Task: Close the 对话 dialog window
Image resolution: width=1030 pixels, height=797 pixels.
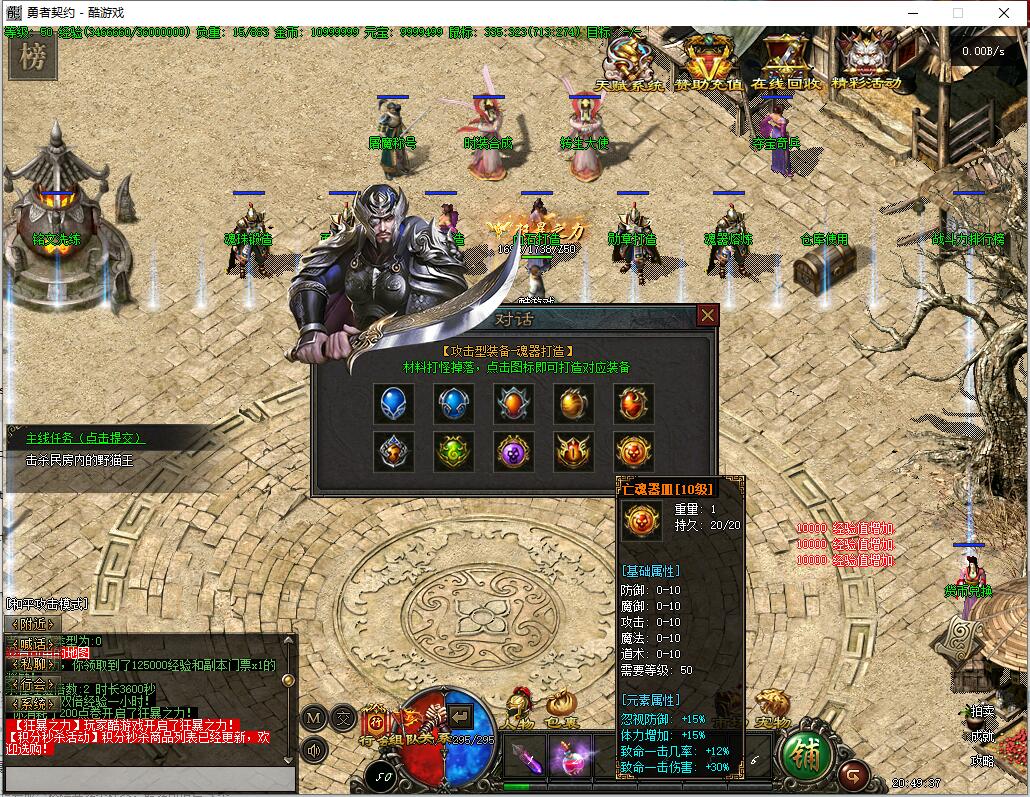Action: click(708, 316)
